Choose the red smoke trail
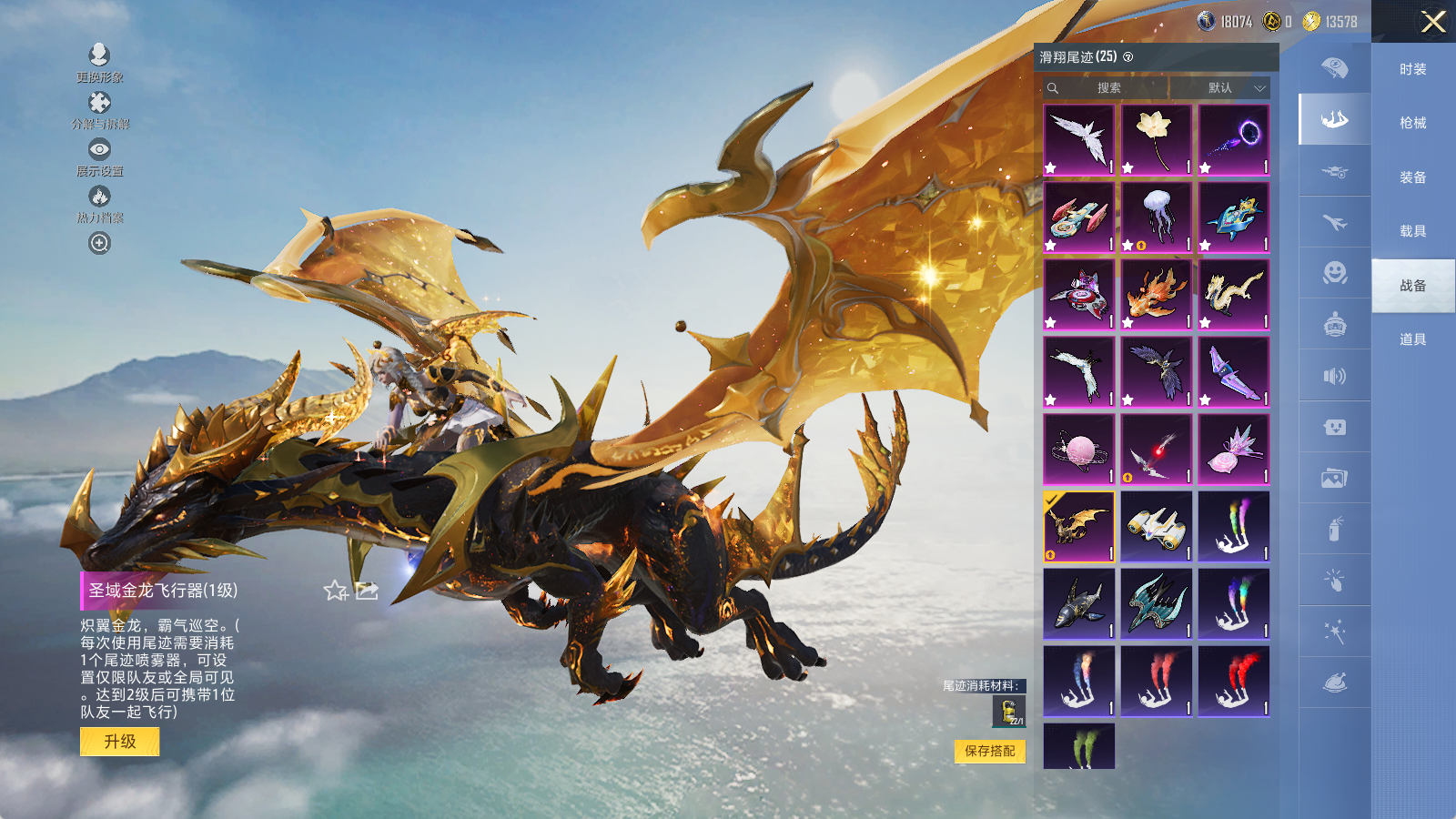This screenshot has width=1456, height=819. tap(1234, 682)
